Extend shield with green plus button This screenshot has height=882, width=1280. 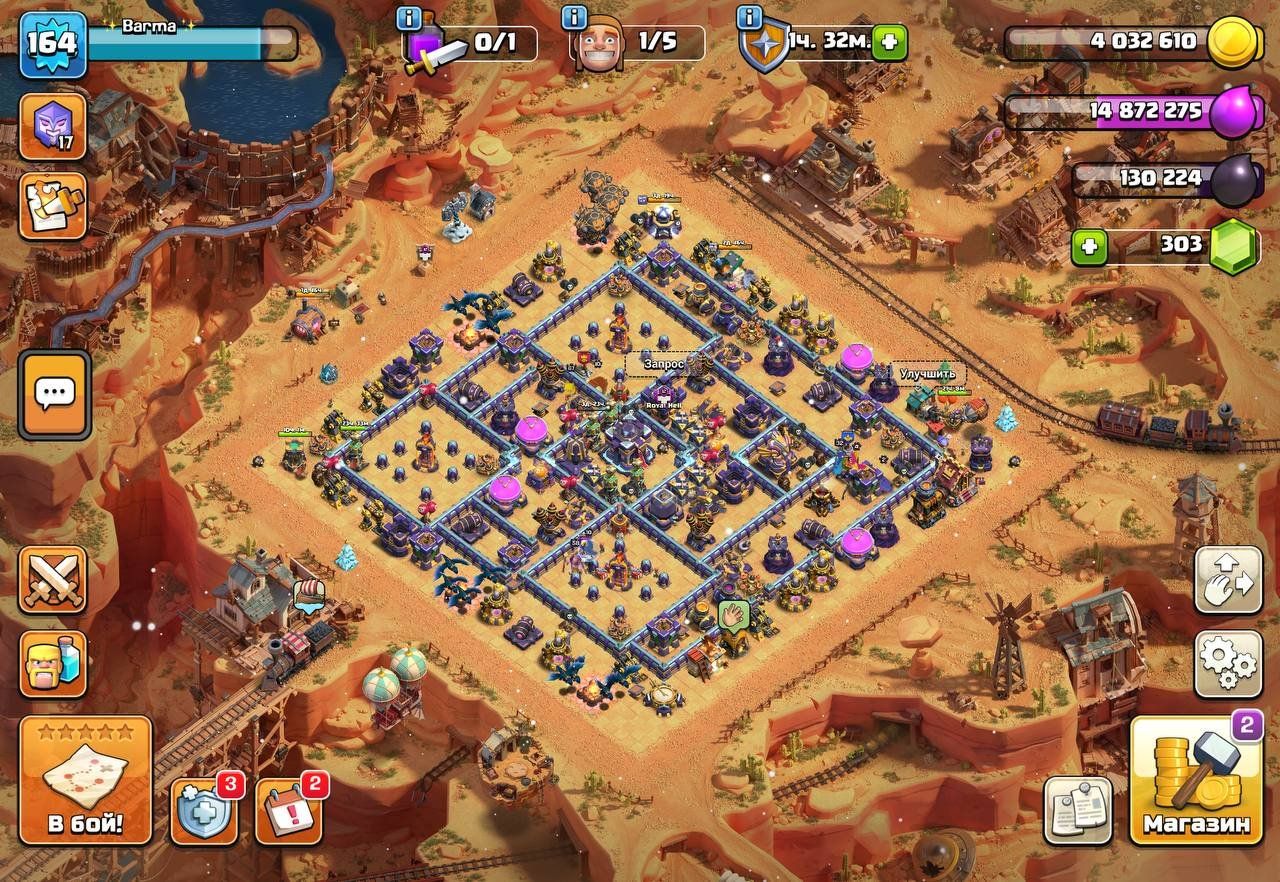point(888,44)
